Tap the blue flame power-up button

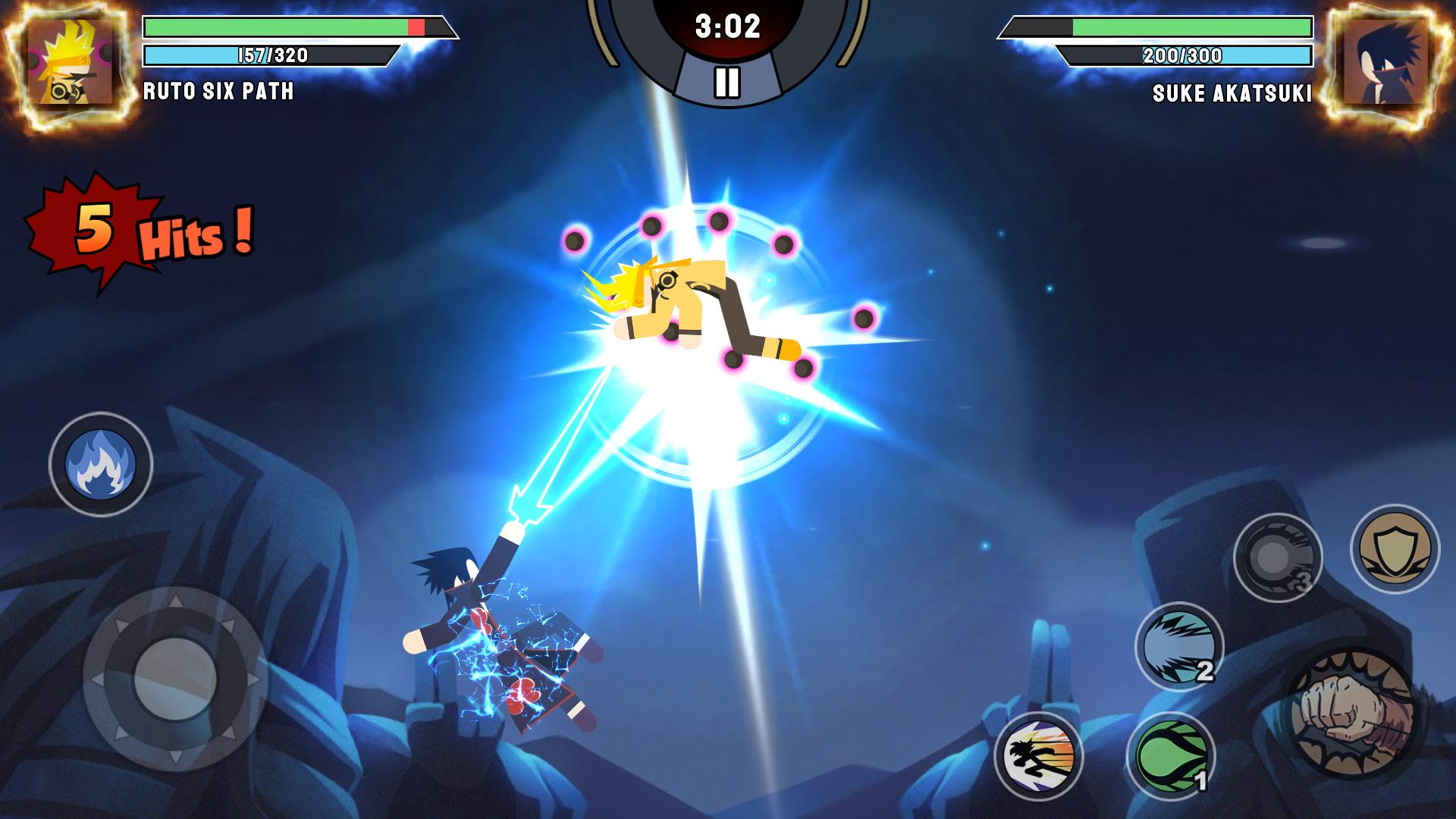point(101,464)
